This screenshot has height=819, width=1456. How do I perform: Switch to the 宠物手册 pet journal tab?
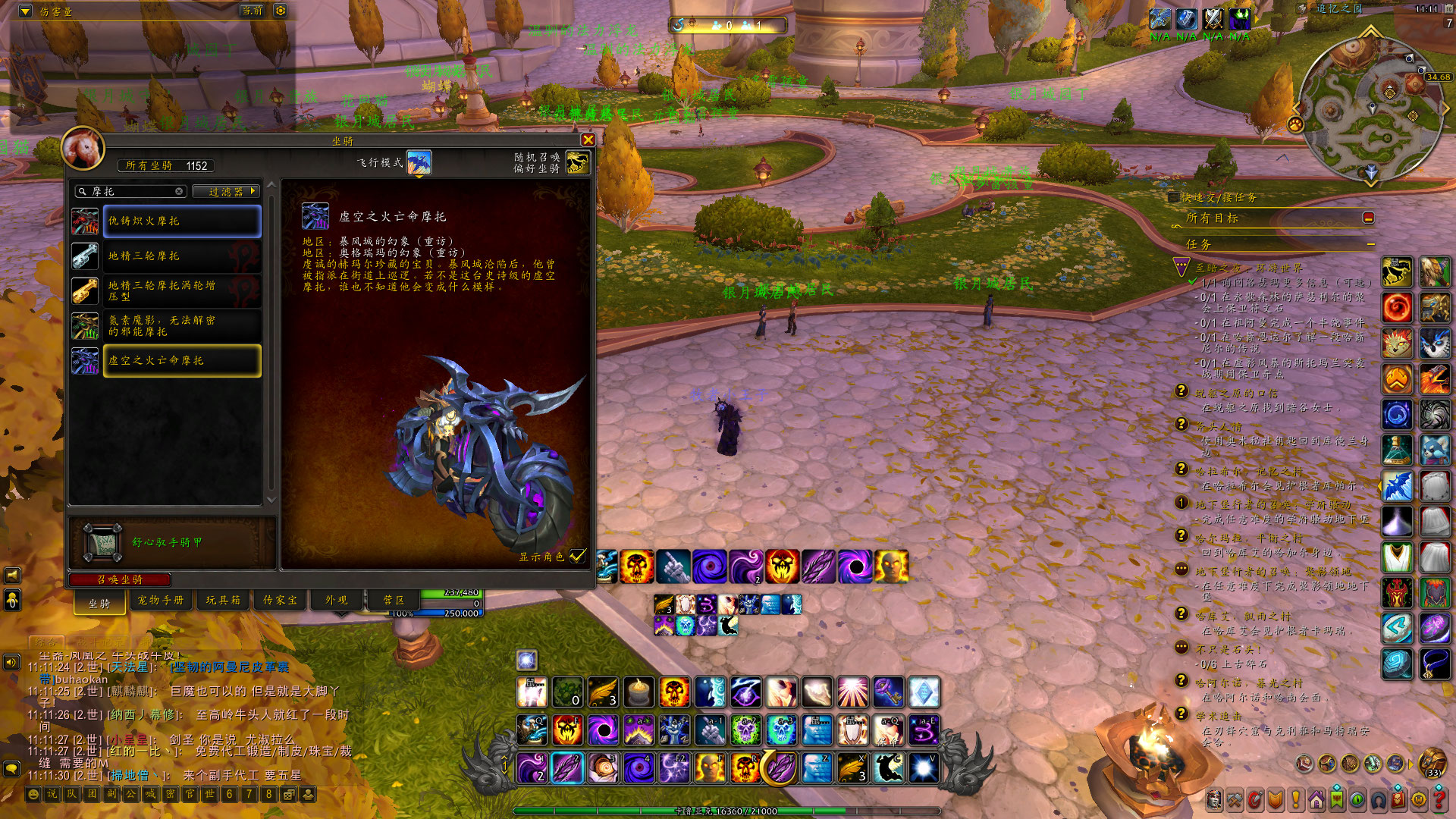[161, 601]
